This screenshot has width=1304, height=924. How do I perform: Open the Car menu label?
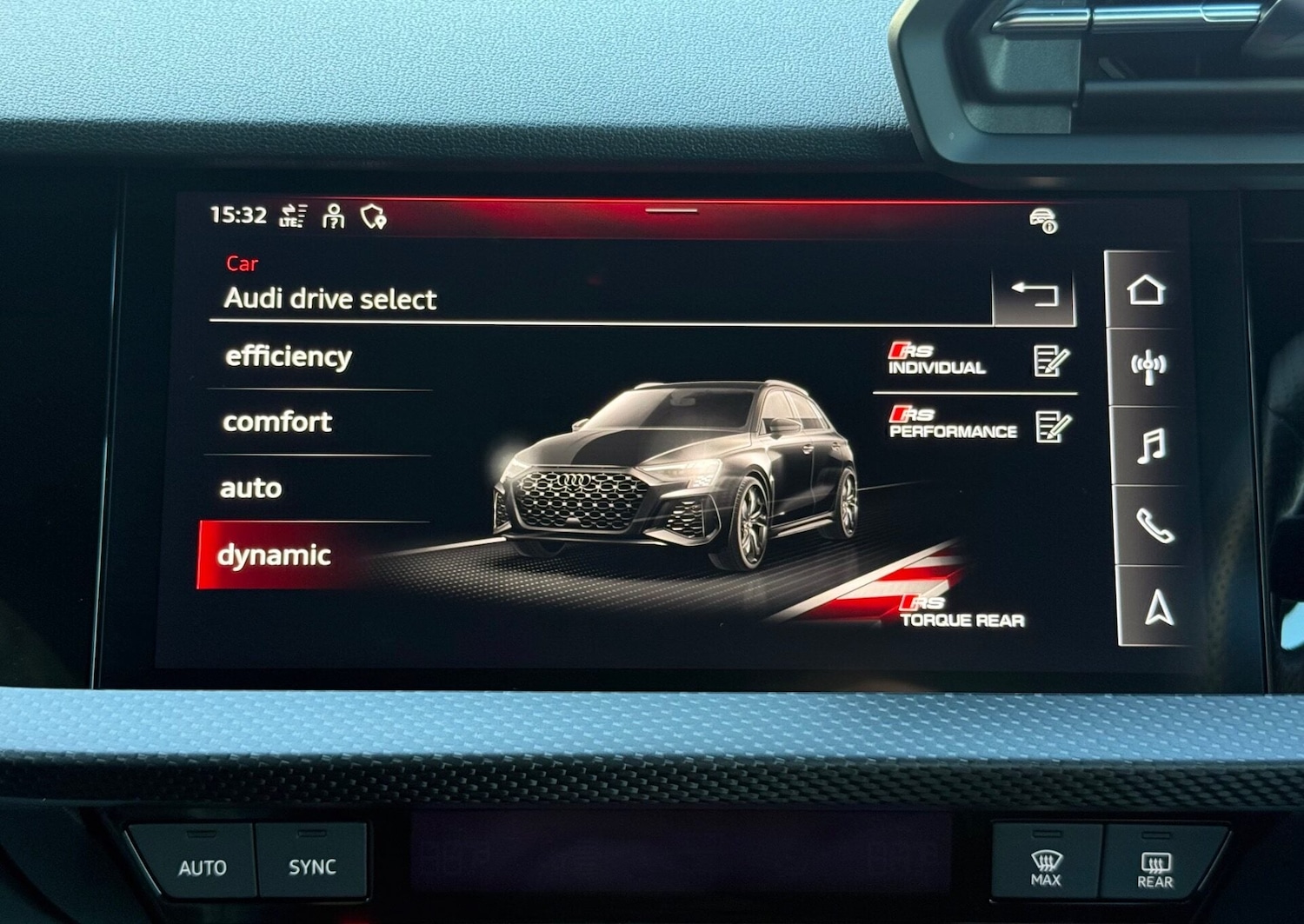tap(243, 264)
